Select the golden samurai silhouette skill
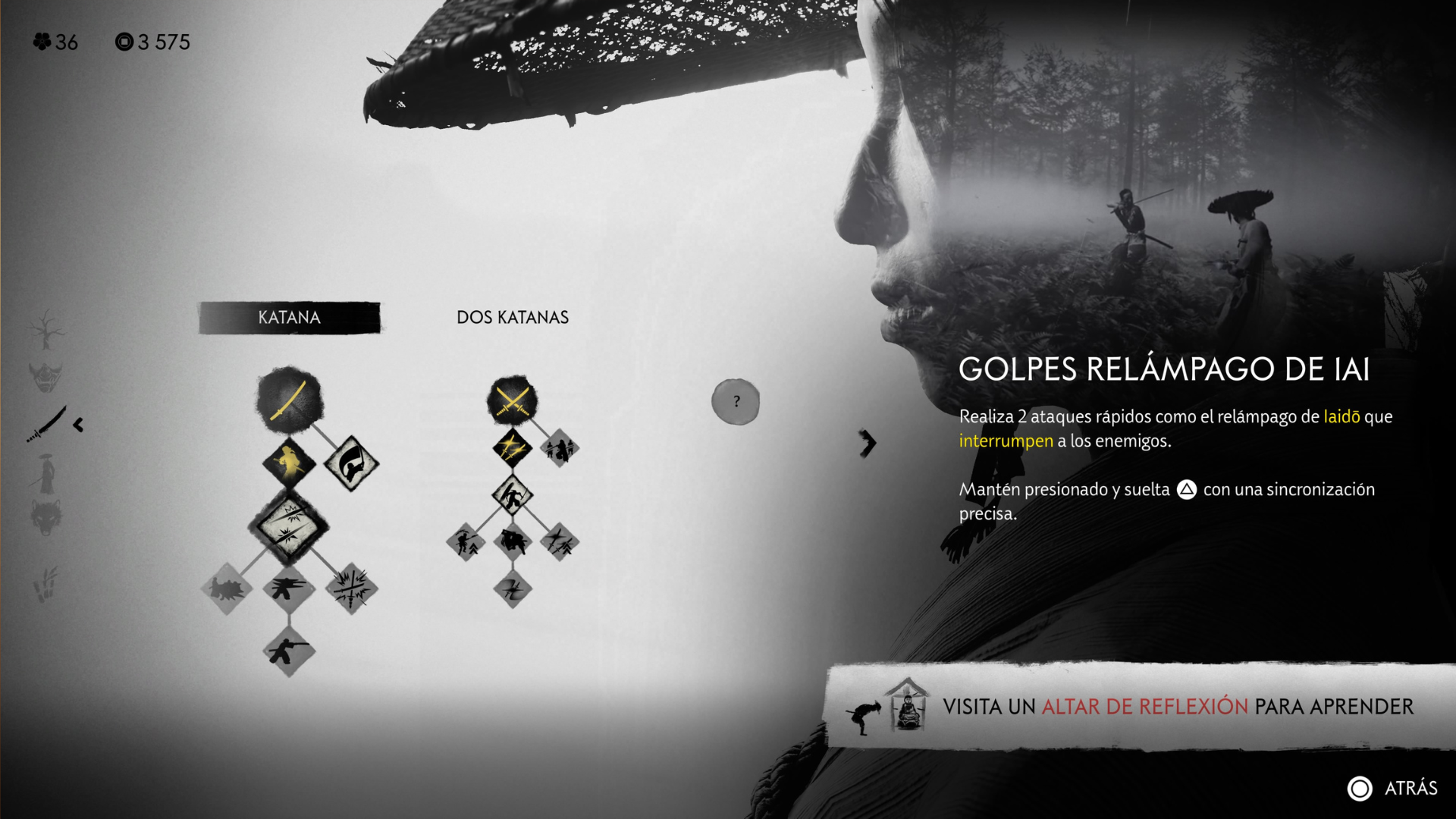The width and height of the screenshot is (1456, 819). click(289, 463)
